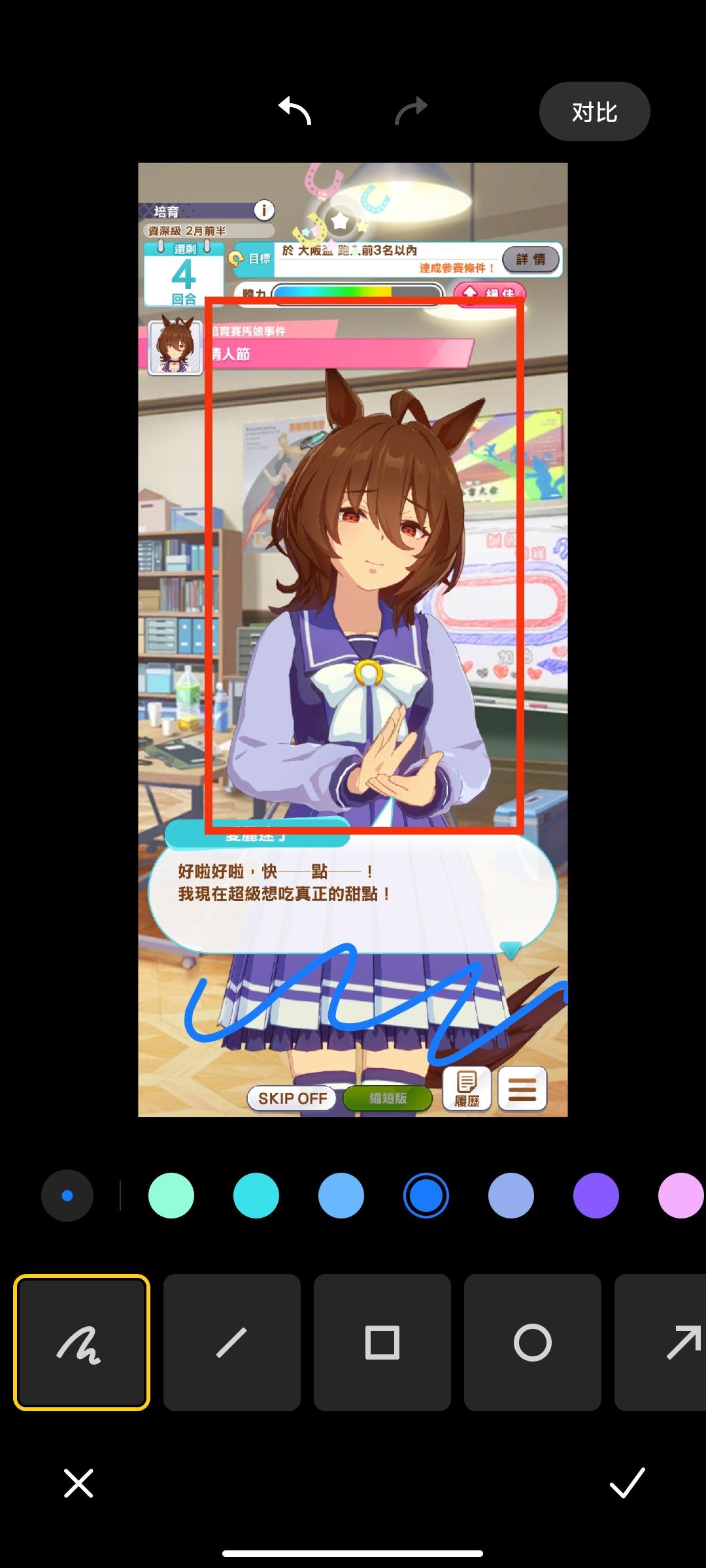Open the brush size selector

coord(67,1196)
